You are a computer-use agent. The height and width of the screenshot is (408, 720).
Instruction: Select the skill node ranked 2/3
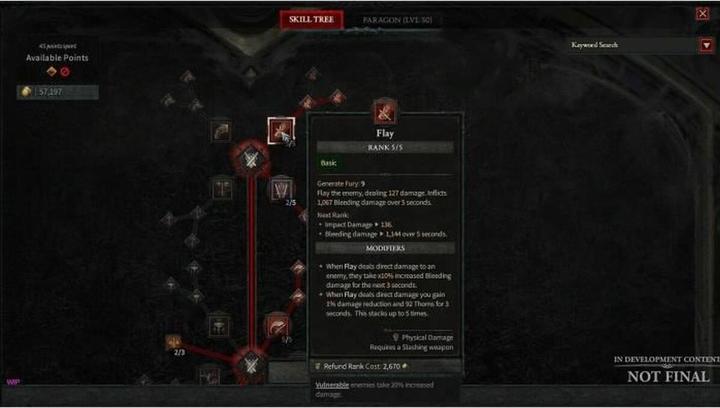174,342
